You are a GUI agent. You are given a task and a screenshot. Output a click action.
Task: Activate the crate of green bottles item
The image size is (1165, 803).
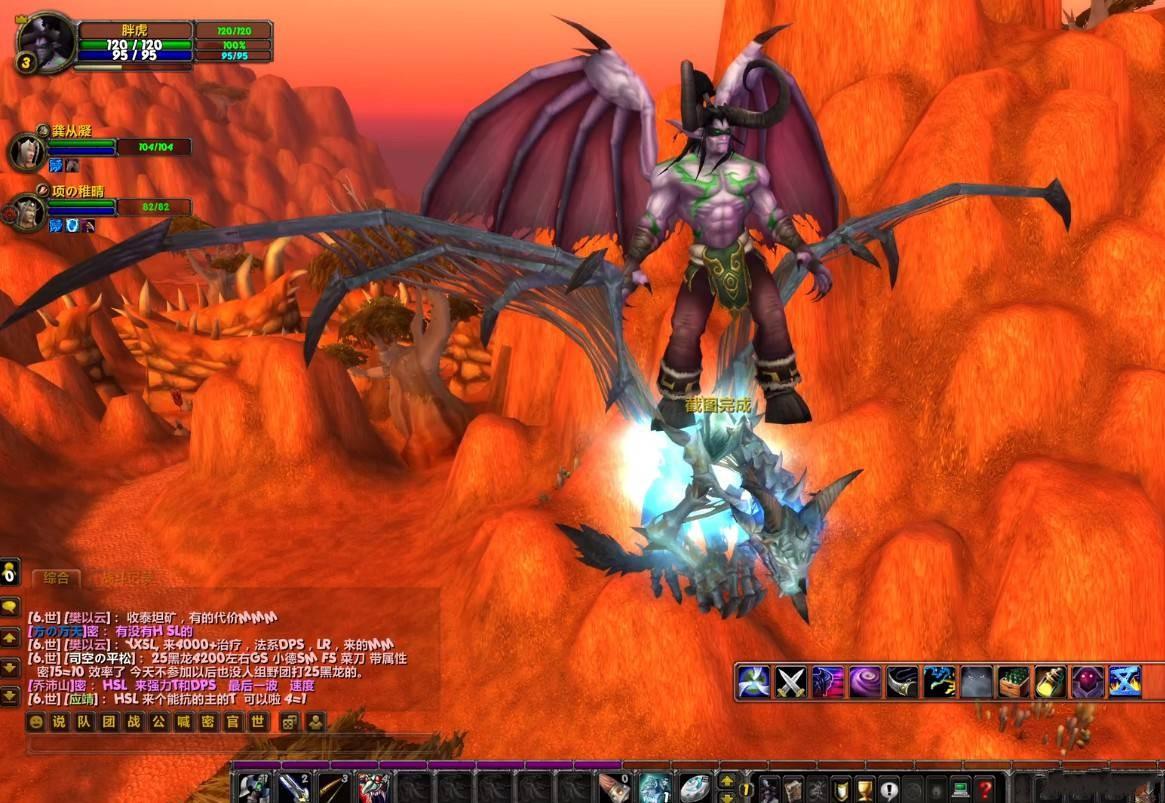click(1013, 682)
